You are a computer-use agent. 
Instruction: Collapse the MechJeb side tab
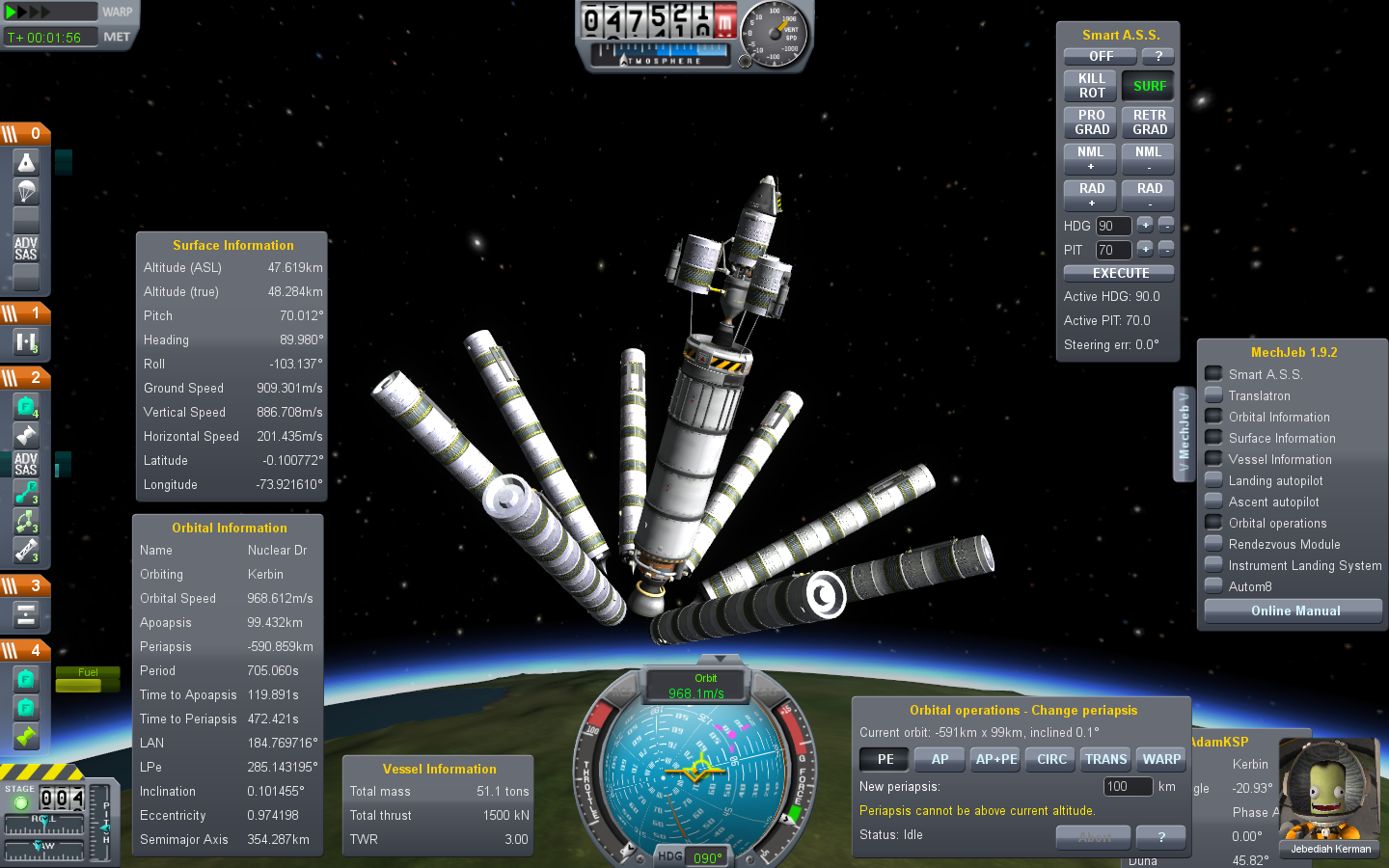tap(1184, 434)
